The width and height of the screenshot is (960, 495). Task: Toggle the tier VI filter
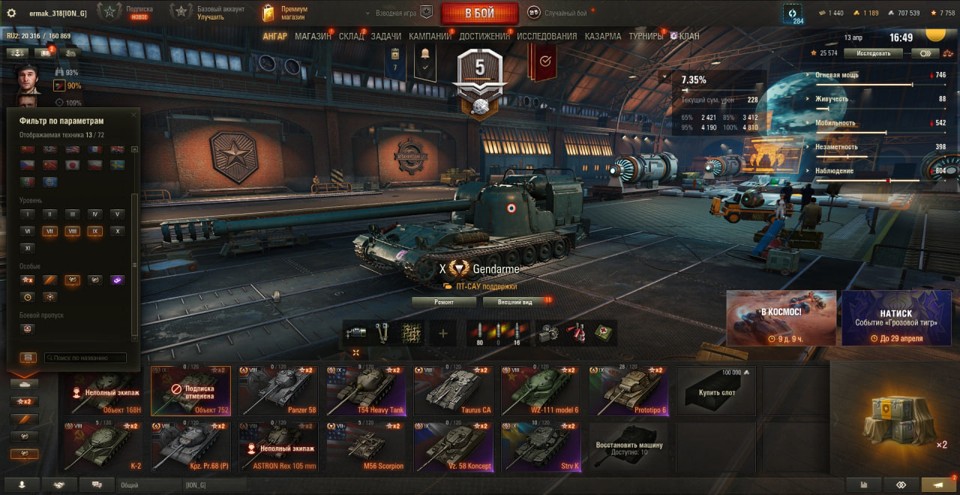[27, 231]
